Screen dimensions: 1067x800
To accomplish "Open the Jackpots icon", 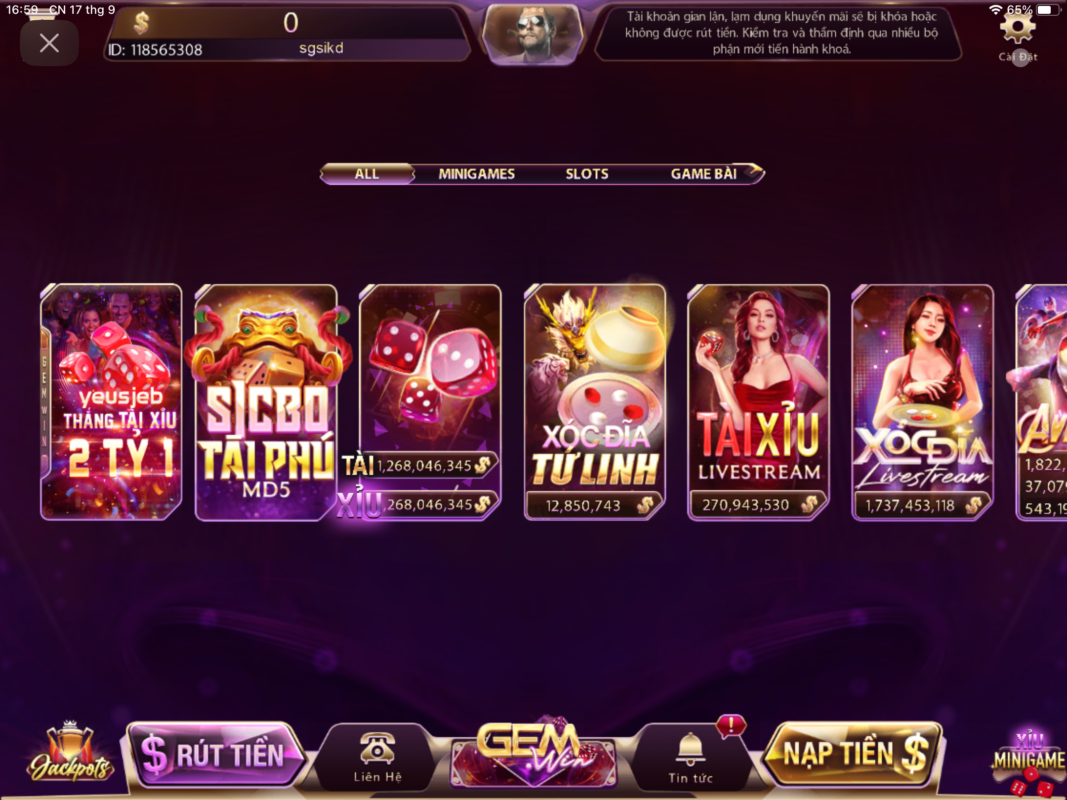I will (69, 755).
